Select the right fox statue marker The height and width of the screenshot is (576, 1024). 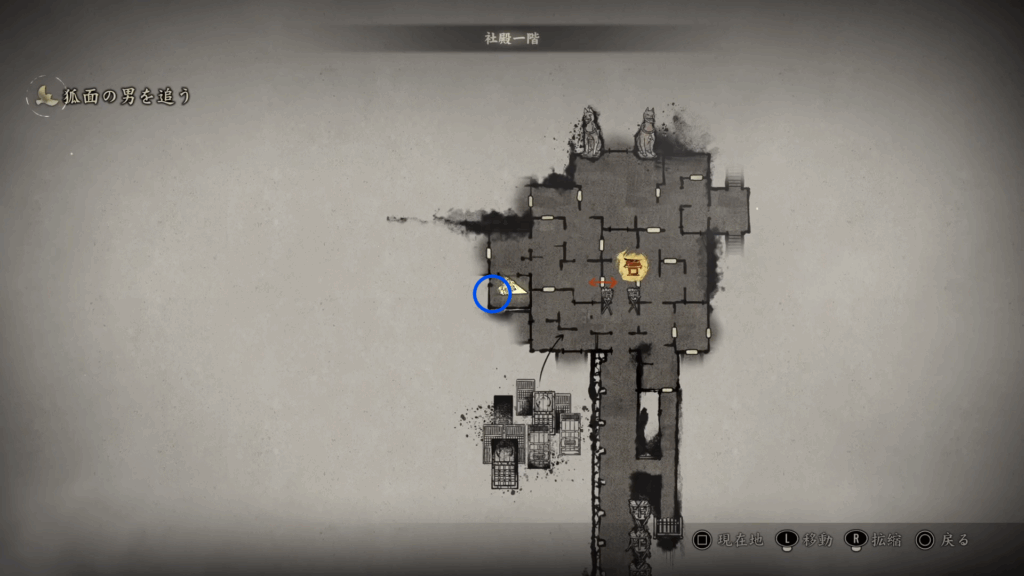tap(646, 134)
